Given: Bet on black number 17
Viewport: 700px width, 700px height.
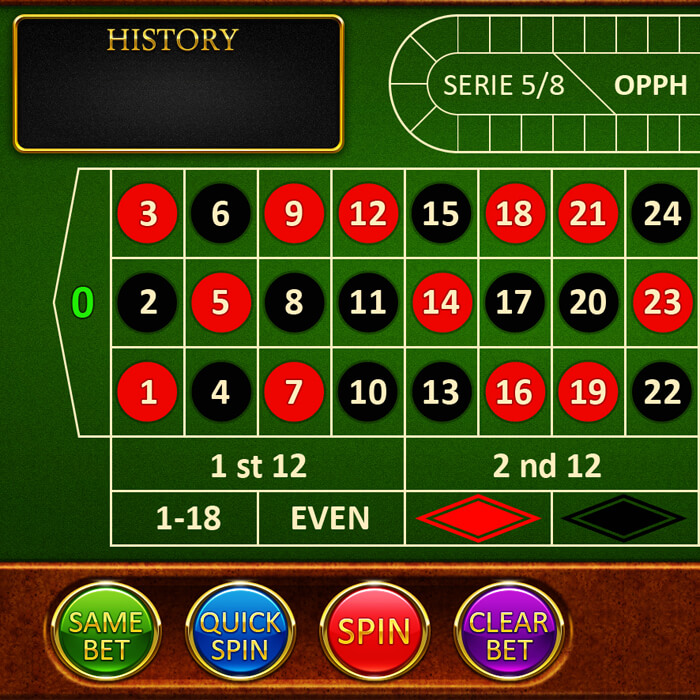Looking at the screenshot, I should click(514, 302).
